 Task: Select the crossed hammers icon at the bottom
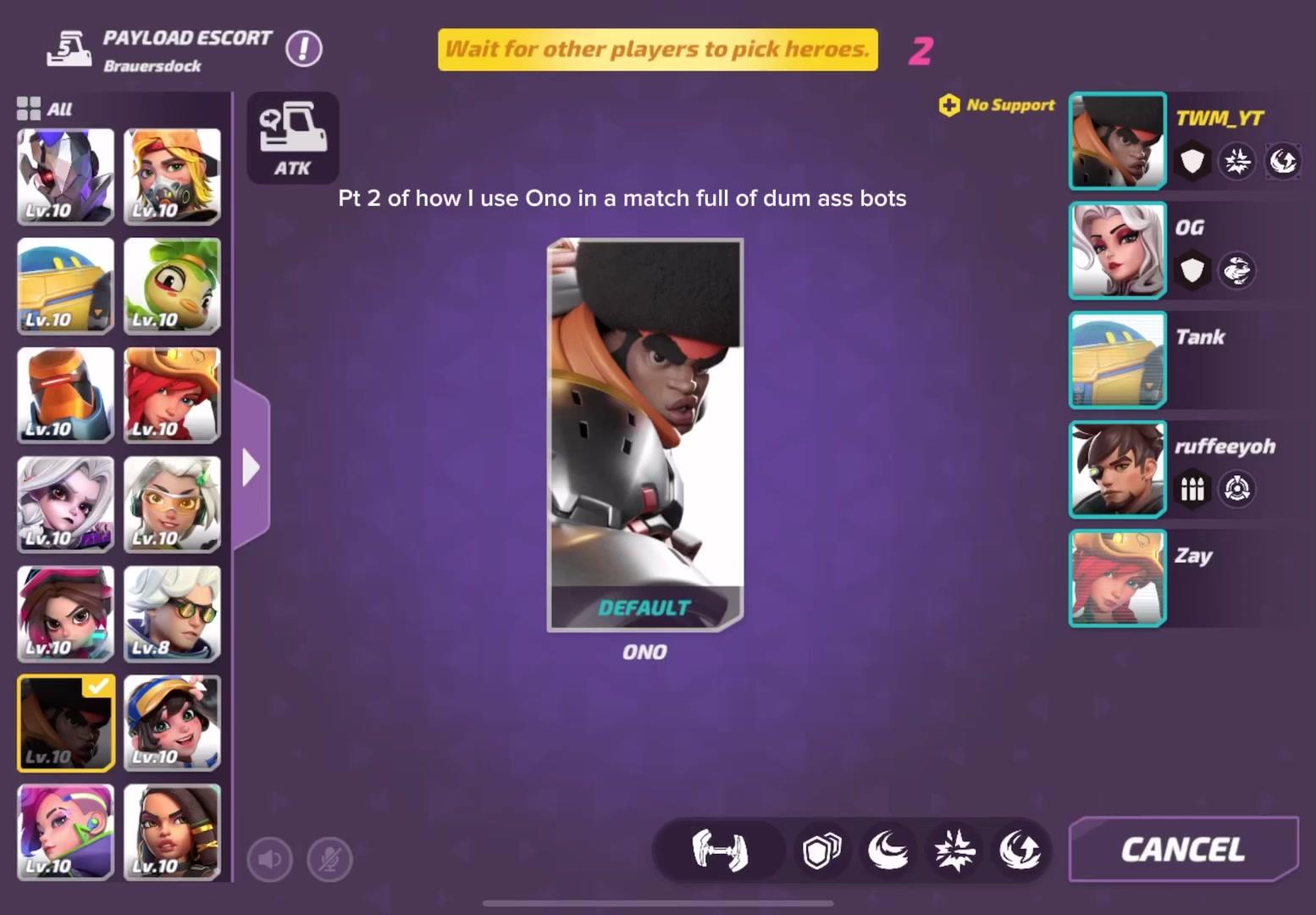coord(718,851)
